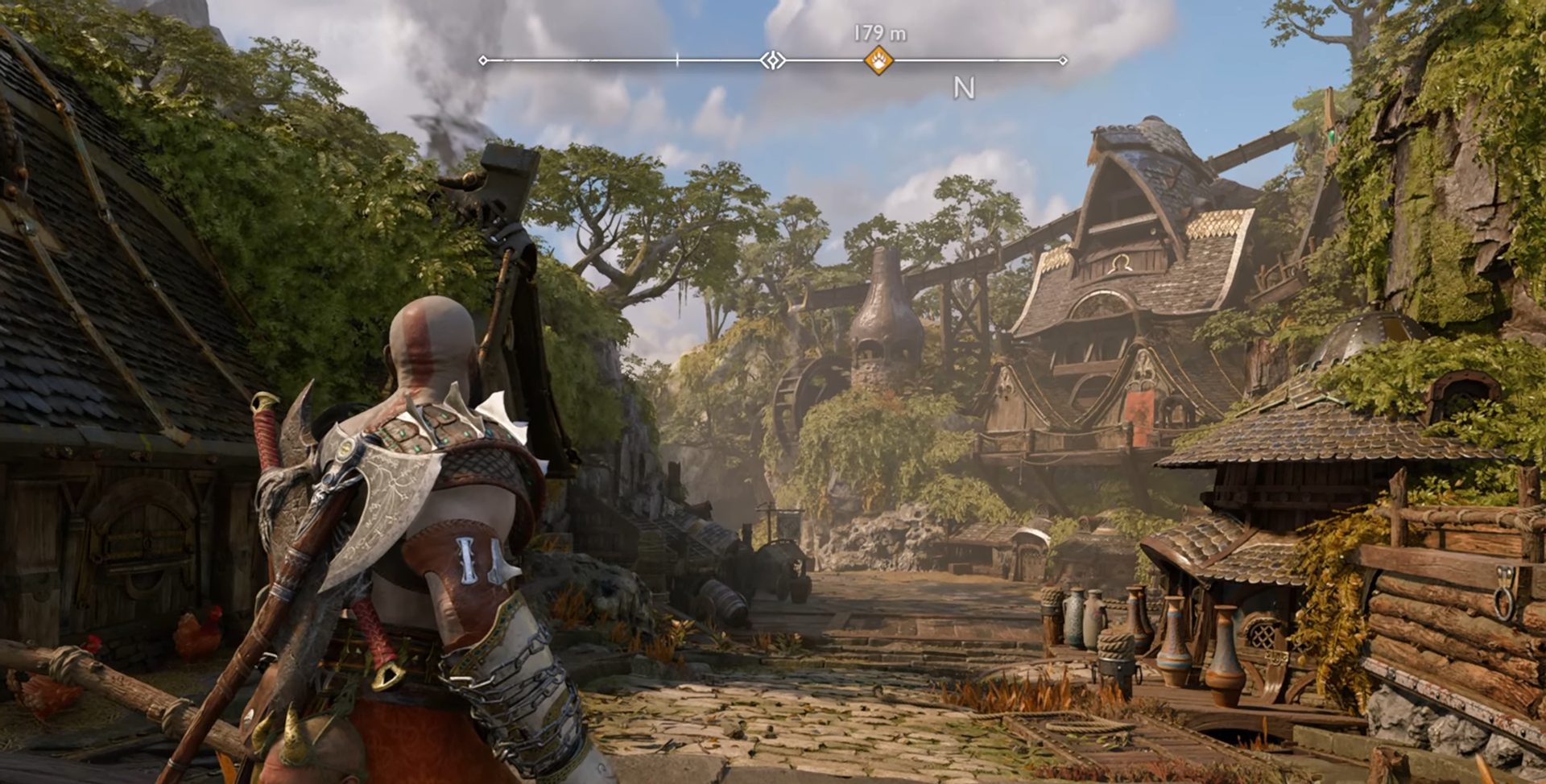The image size is (1546, 784).
Task: Select the orange paw objective marker
Action: pyautogui.click(x=878, y=60)
